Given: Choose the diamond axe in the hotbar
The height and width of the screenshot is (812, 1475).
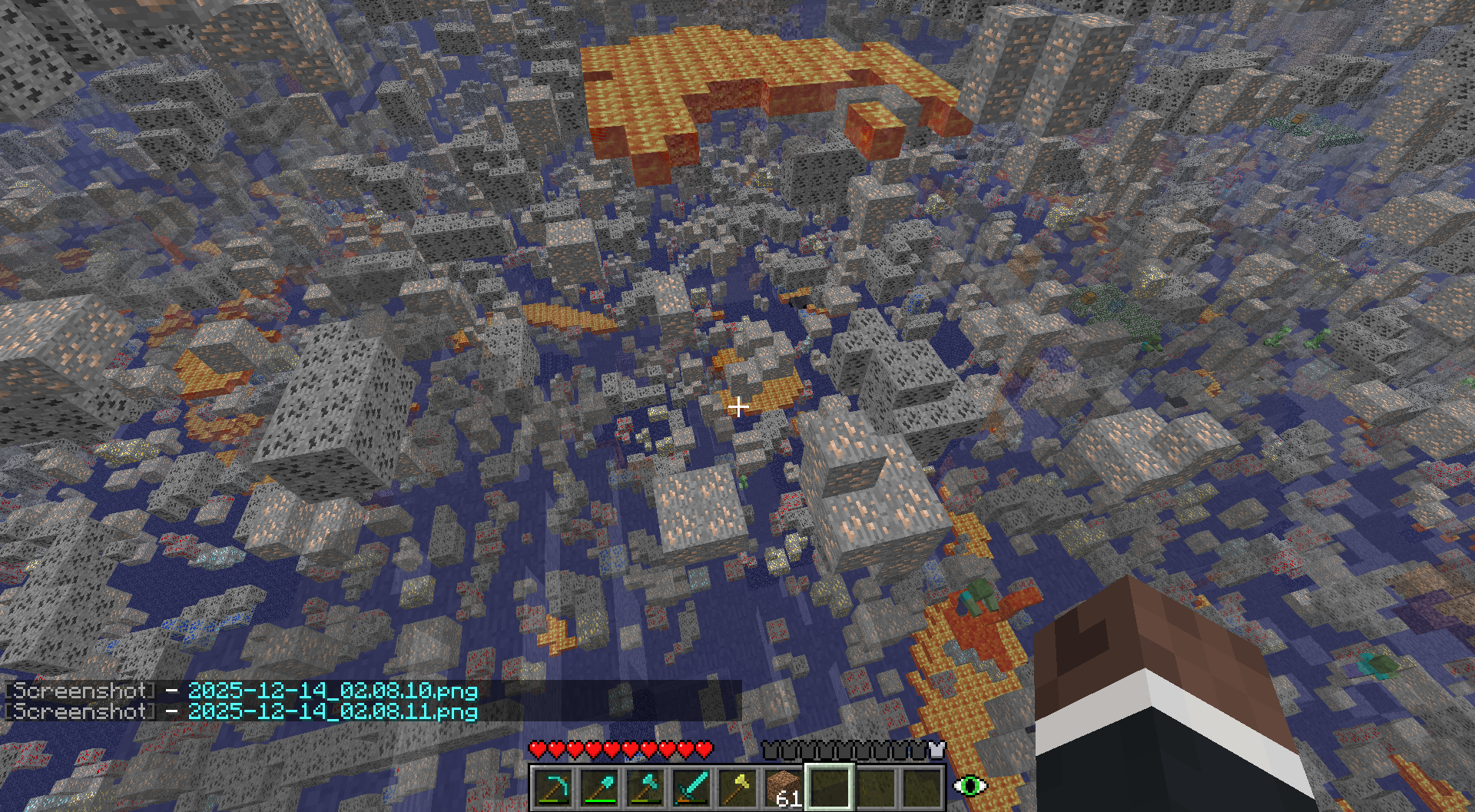Looking at the screenshot, I should (x=645, y=788).
